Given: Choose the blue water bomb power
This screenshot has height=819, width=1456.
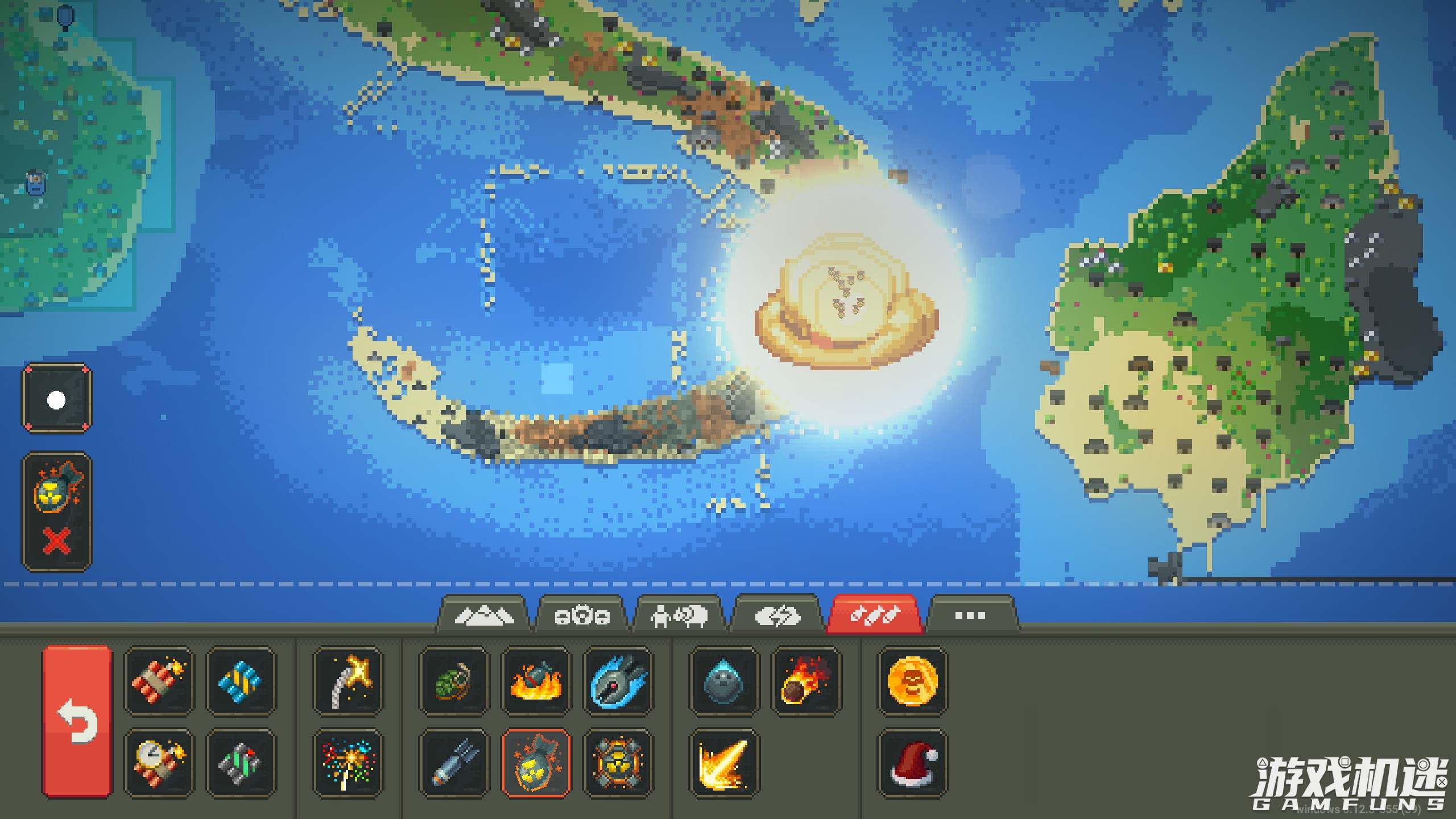Looking at the screenshot, I should click(x=241, y=680).
